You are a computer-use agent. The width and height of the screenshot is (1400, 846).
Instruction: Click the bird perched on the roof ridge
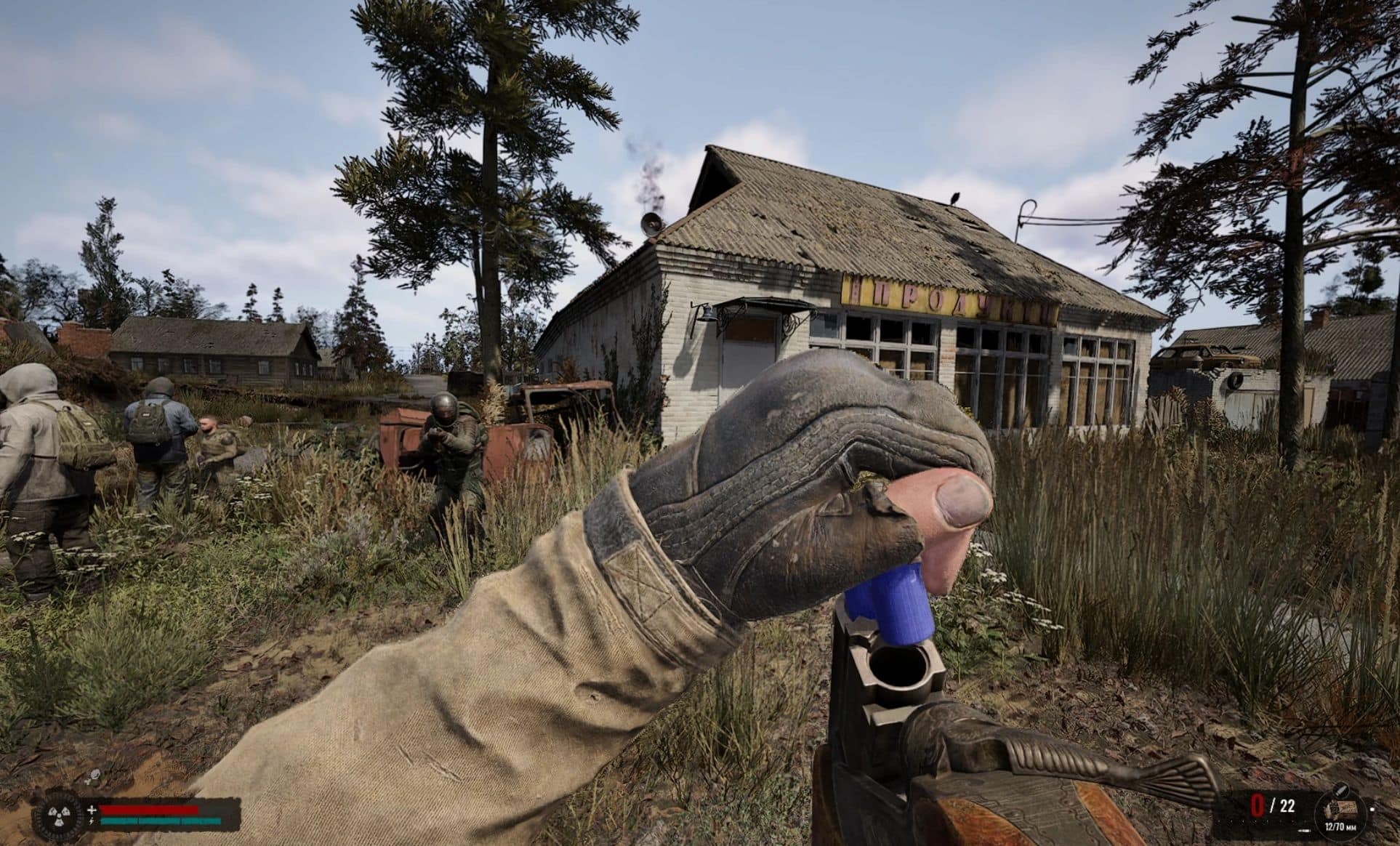point(956,198)
